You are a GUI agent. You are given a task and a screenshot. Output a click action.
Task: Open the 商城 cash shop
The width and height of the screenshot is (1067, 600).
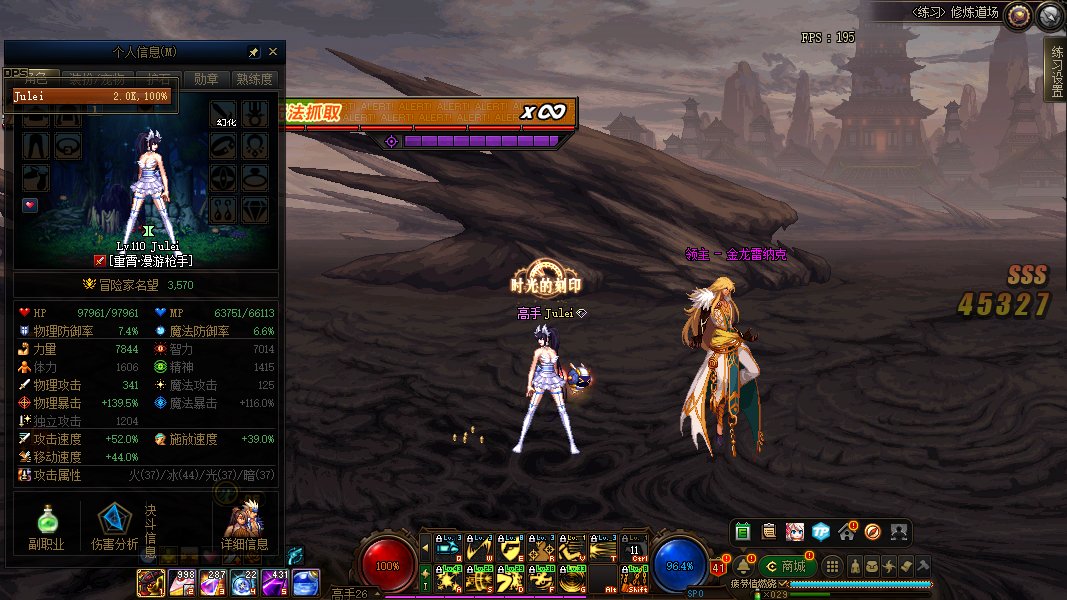[786, 566]
